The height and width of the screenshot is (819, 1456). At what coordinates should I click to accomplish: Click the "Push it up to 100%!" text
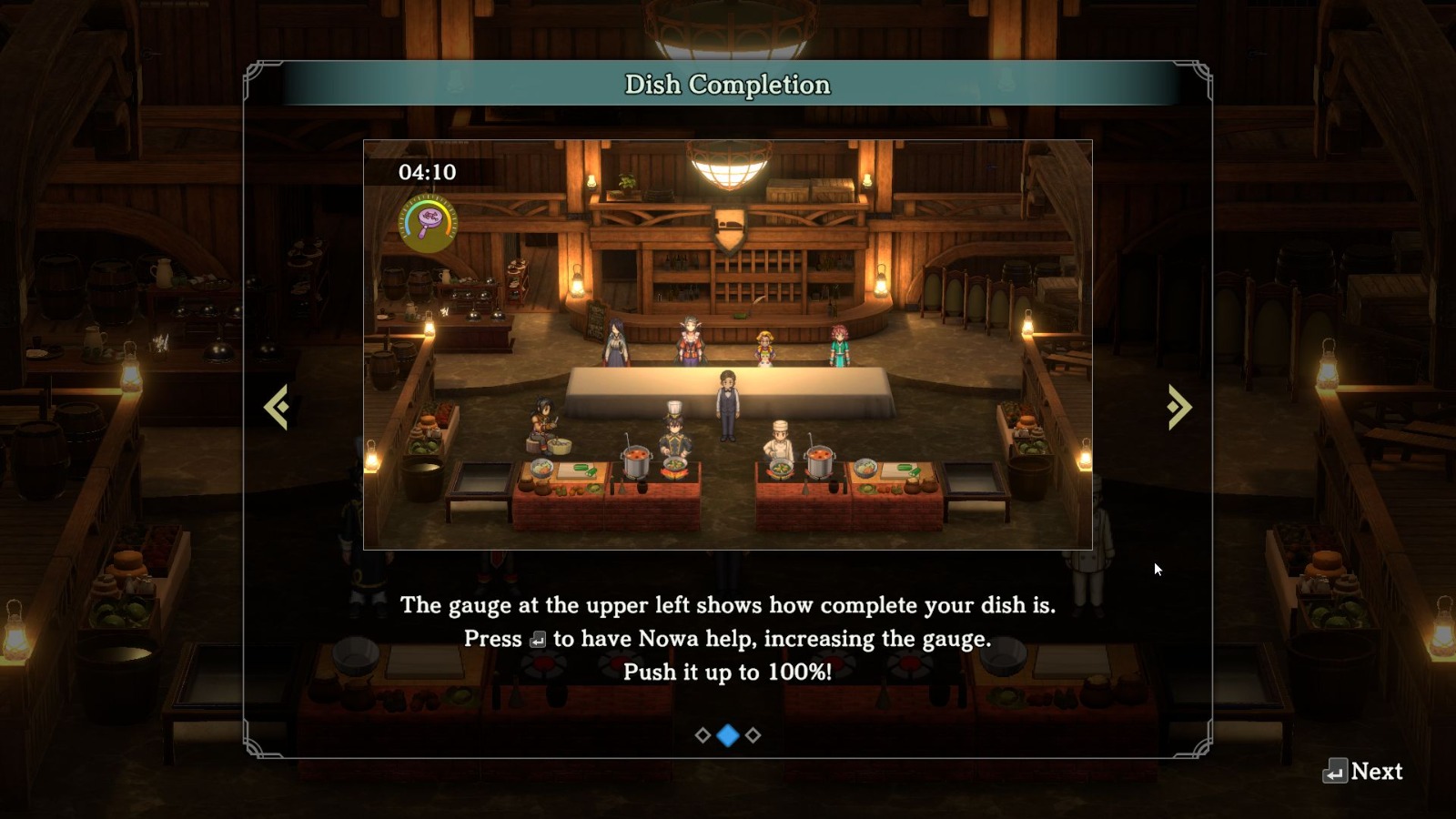728,672
